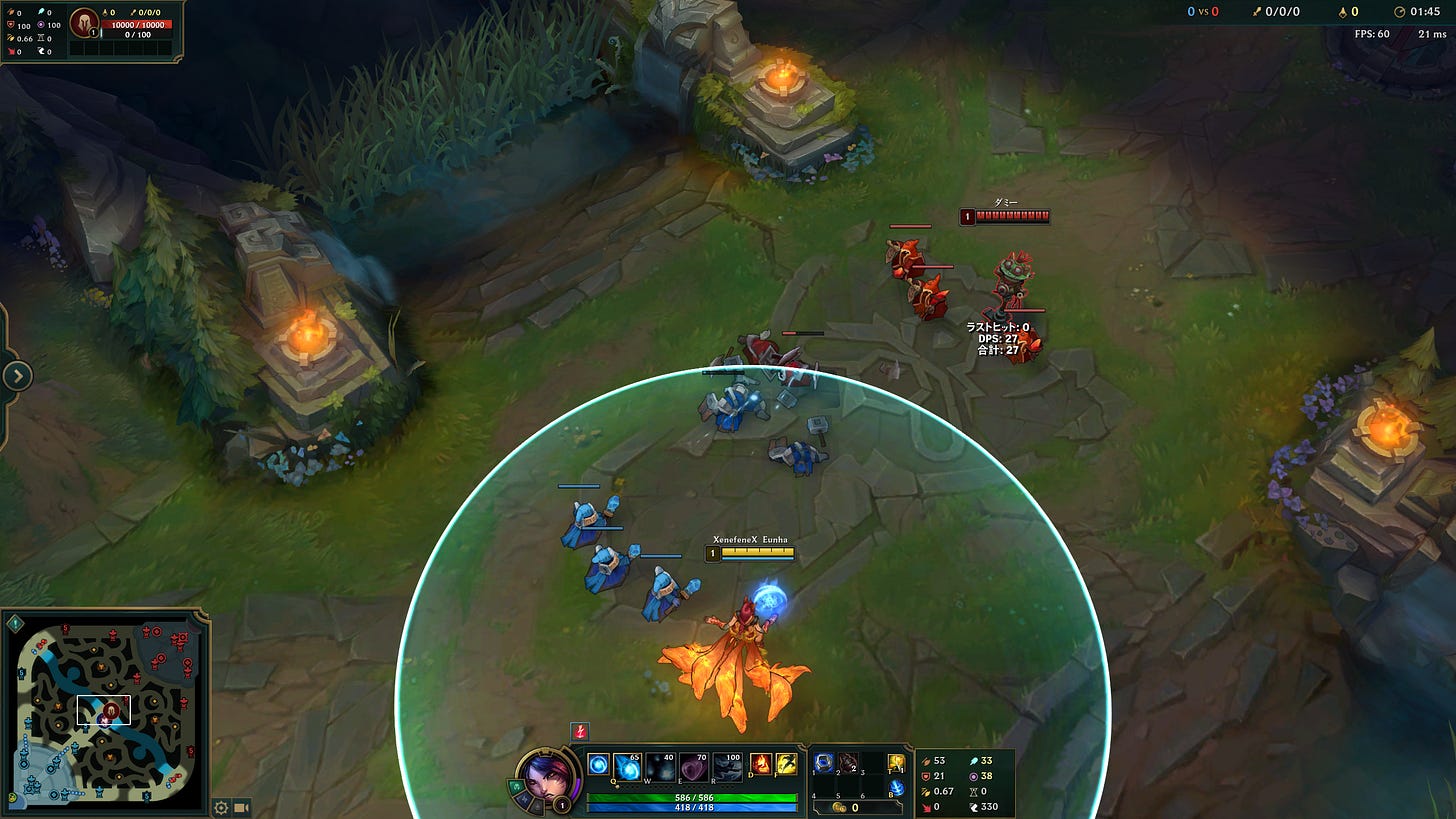
Task: Use the Stealth Ward trinket icon
Action: pos(895,763)
